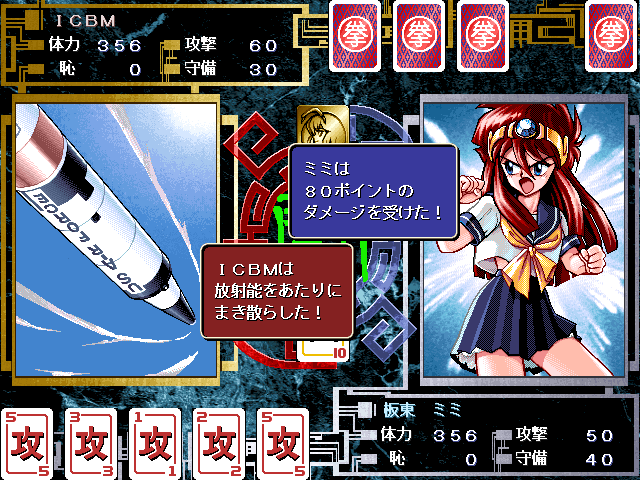Dismiss the blue damage message box
640x480 pixels.
point(373,190)
